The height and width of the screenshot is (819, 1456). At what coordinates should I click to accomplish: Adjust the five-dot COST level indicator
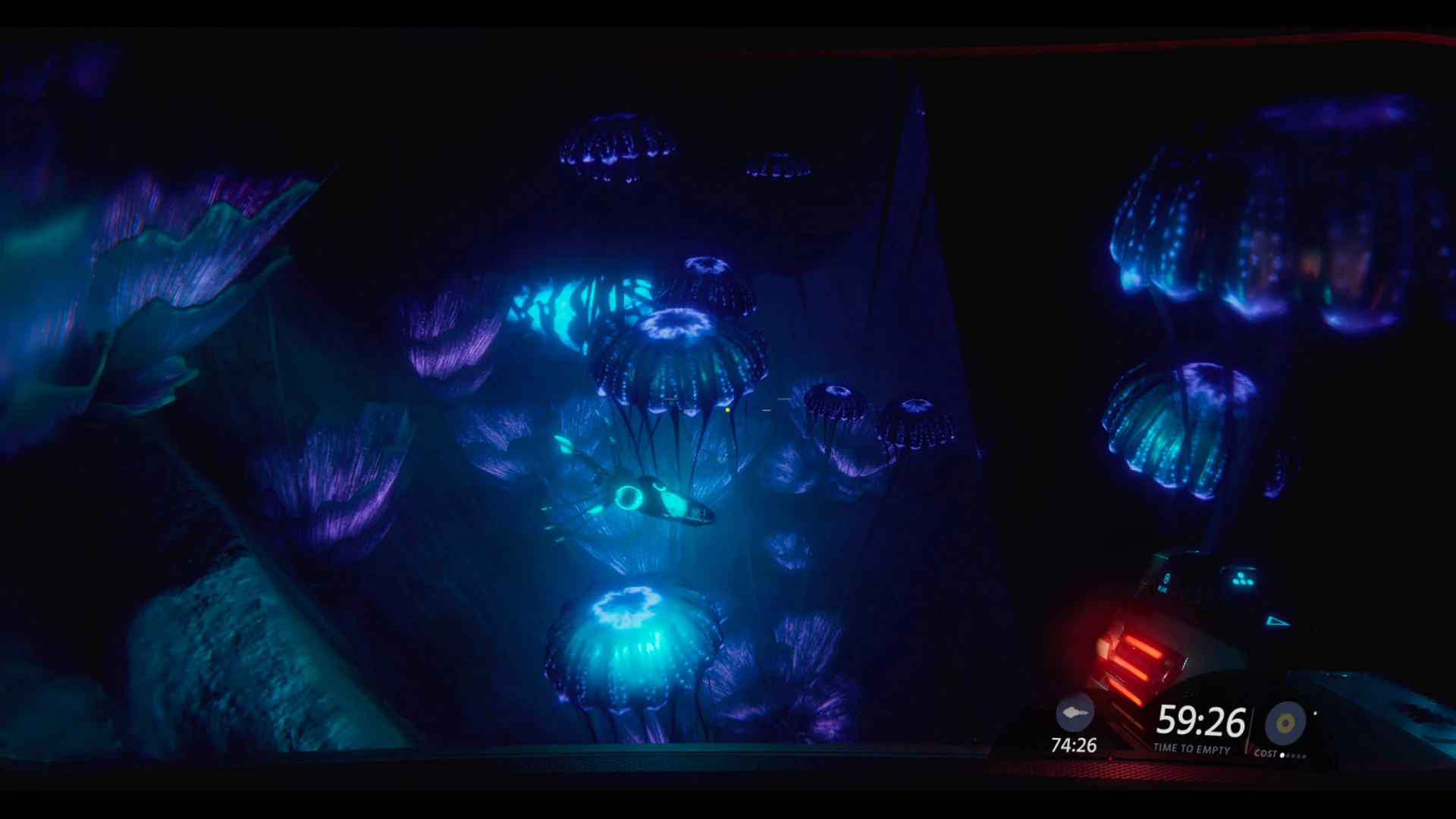coord(1291,756)
